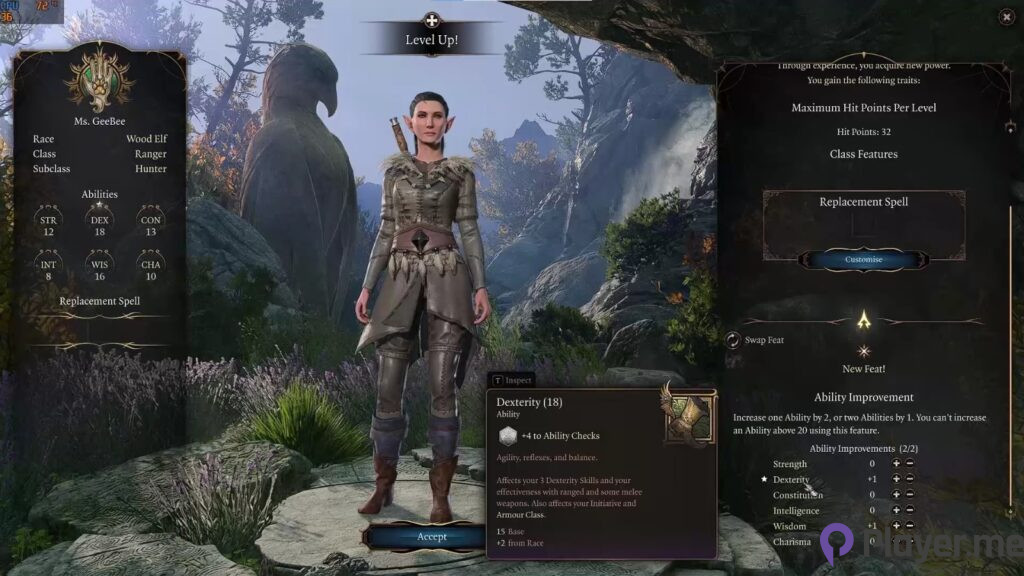This screenshot has height=576, width=1024.
Task: Remove the Wisdom improvement point
Action: (x=910, y=526)
